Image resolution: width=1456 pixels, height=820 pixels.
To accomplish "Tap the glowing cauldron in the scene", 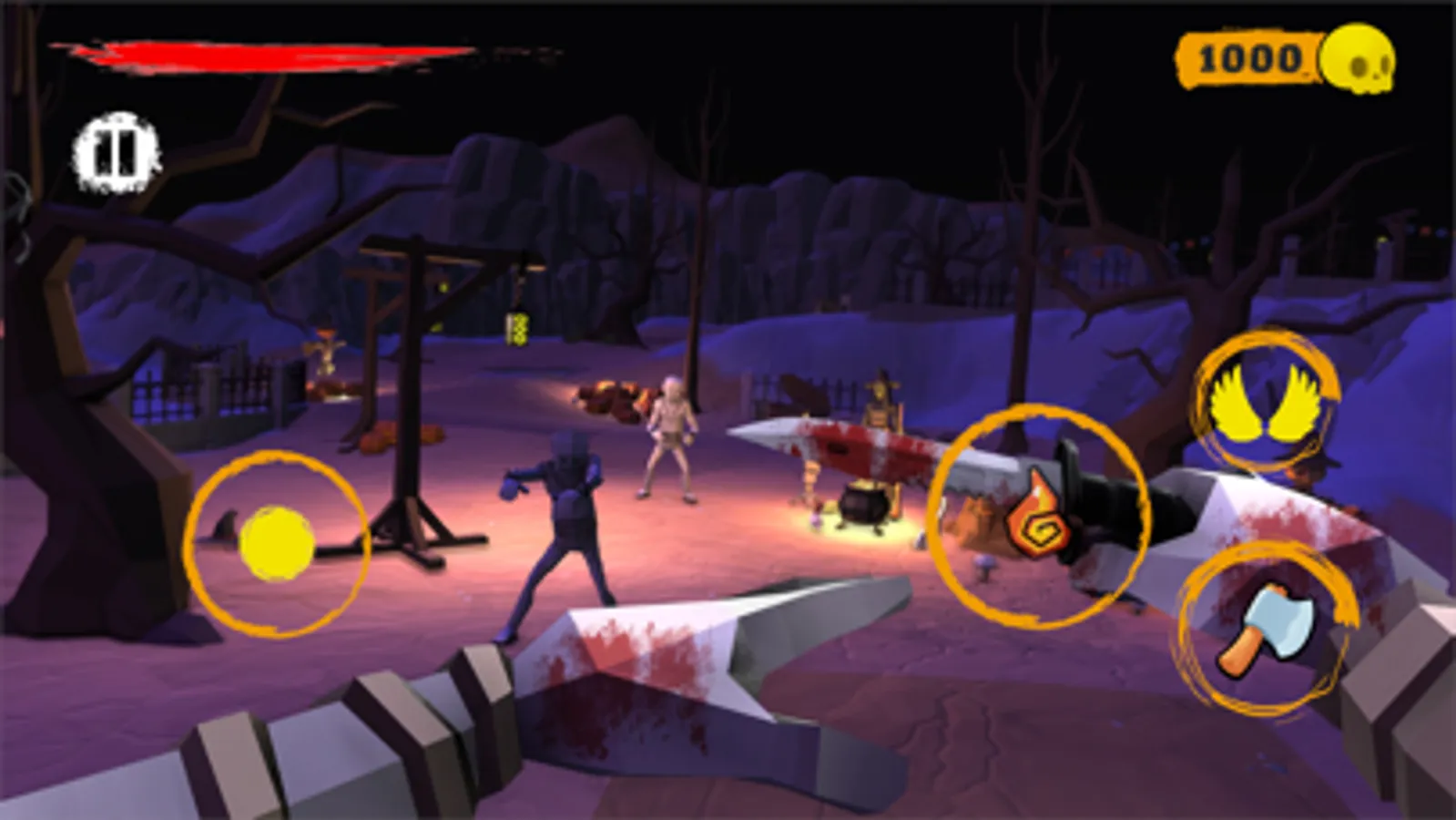I will (861, 506).
